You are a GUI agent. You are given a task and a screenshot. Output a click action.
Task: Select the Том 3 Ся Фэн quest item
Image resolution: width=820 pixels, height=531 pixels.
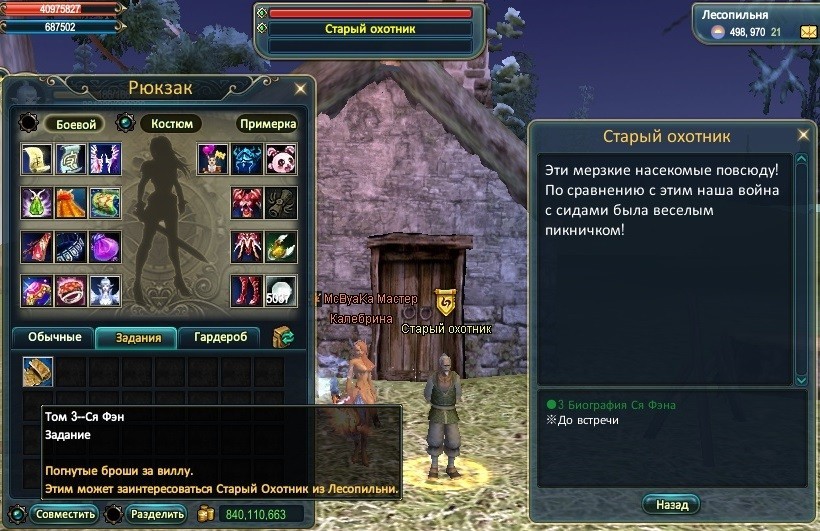pos(38,372)
